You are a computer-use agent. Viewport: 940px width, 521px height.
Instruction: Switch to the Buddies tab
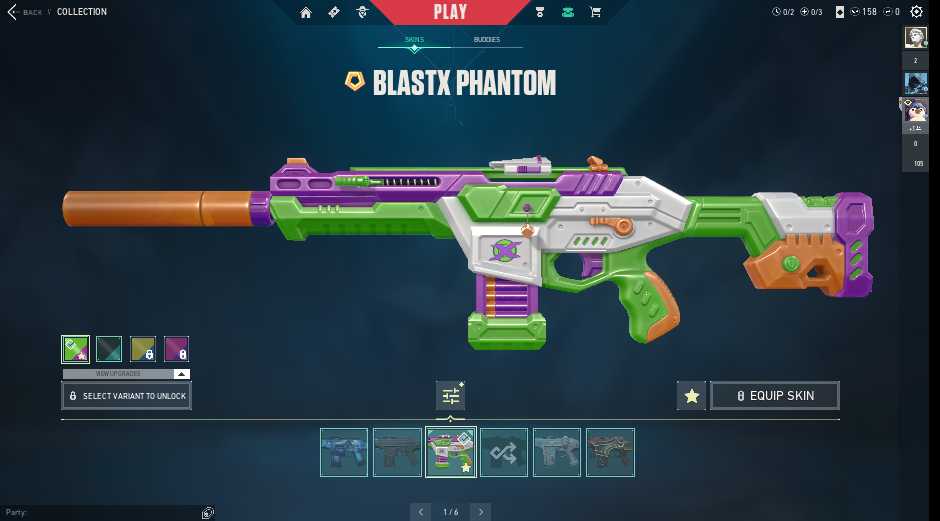coord(487,40)
